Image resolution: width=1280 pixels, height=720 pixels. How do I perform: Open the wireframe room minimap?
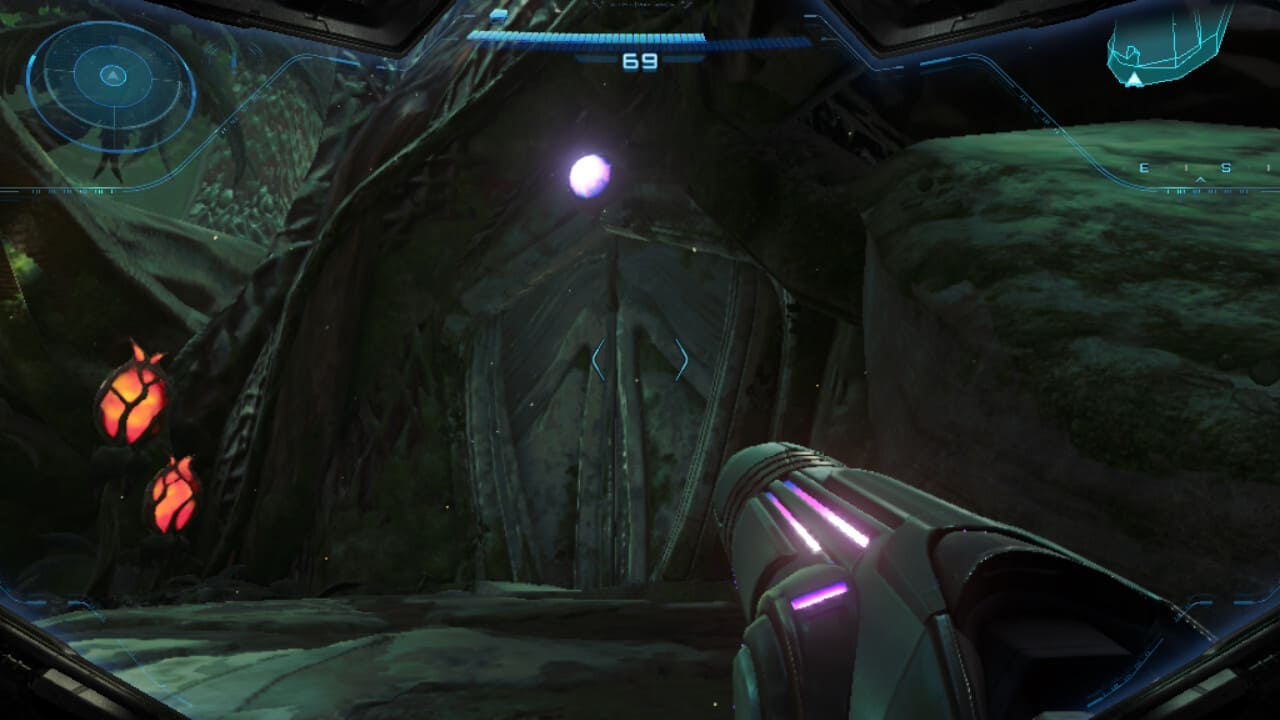[1167, 45]
